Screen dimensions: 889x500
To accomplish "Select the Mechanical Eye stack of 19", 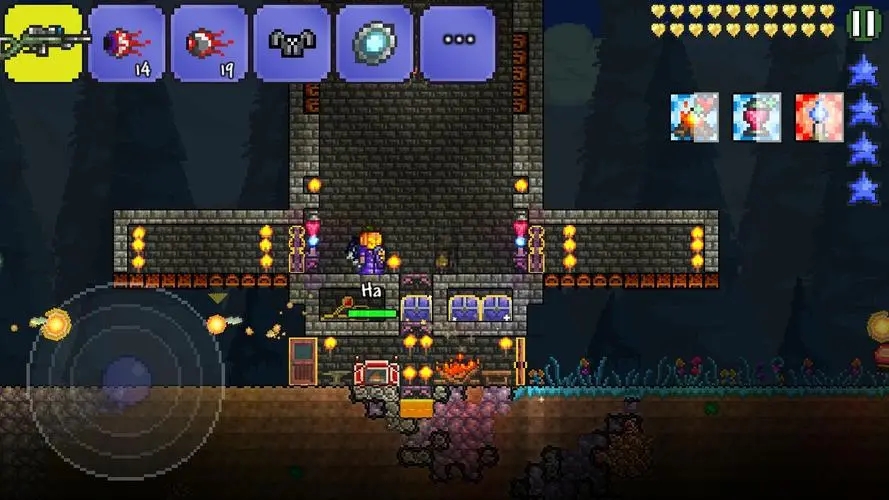I will coord(209,43).
